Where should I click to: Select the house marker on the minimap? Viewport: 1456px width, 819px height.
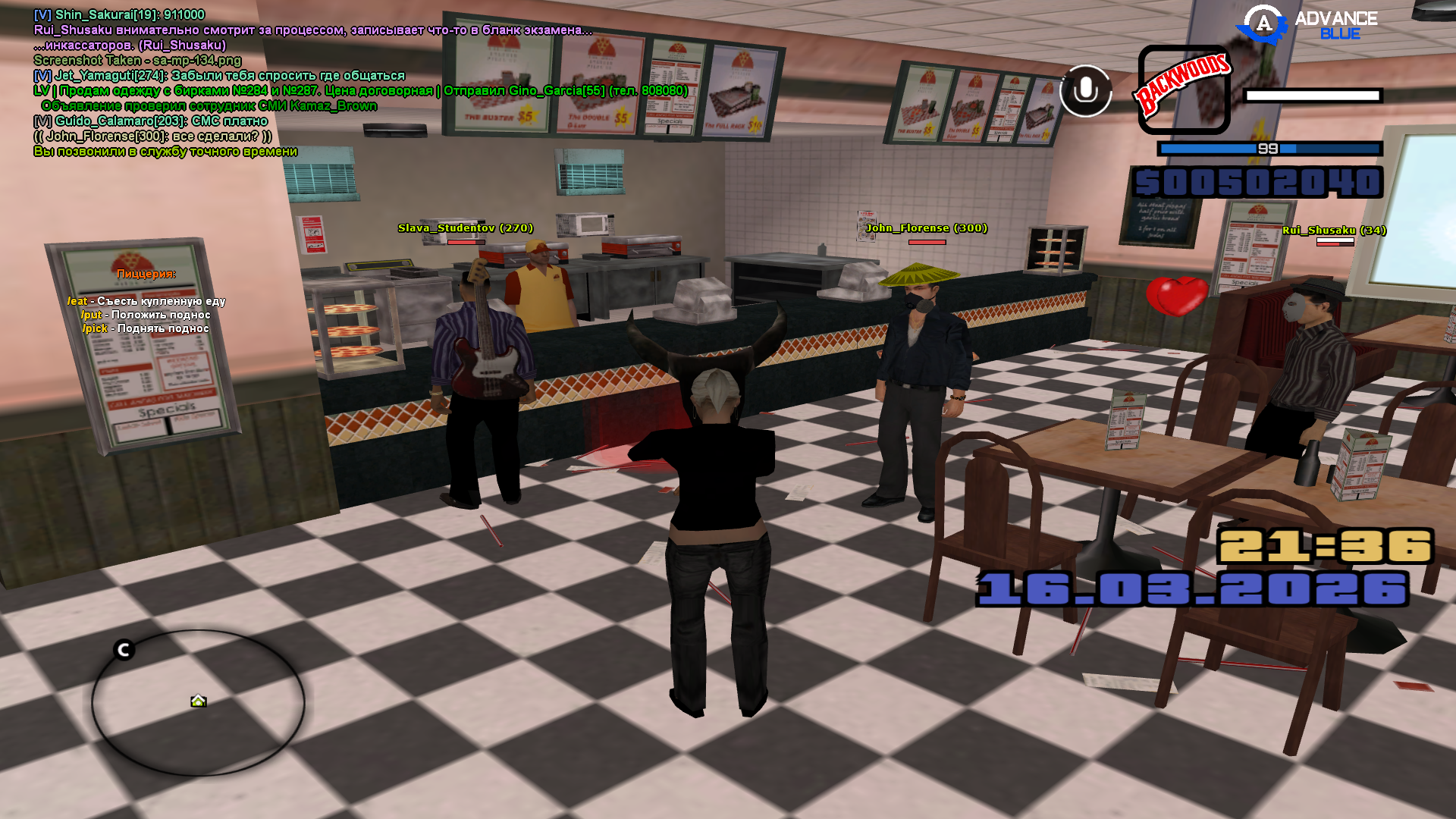coord(198,701)
